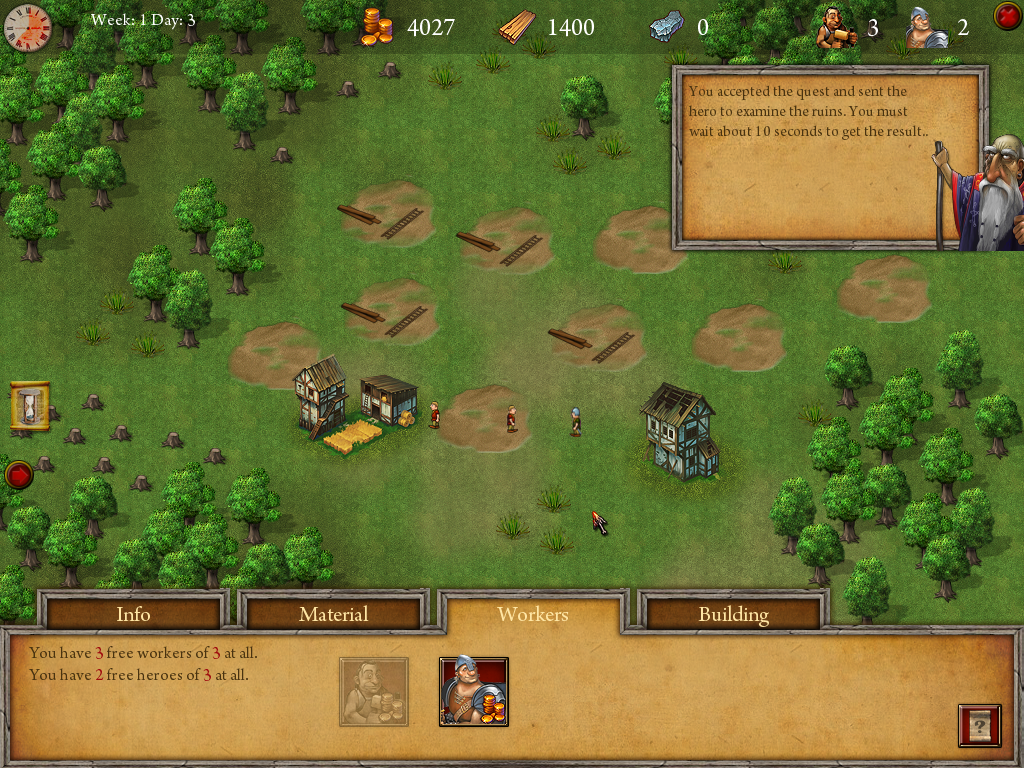This screenshot has height=768, width=1024.
Task: Open the help scroll with question mark
Action: (979, 725)
